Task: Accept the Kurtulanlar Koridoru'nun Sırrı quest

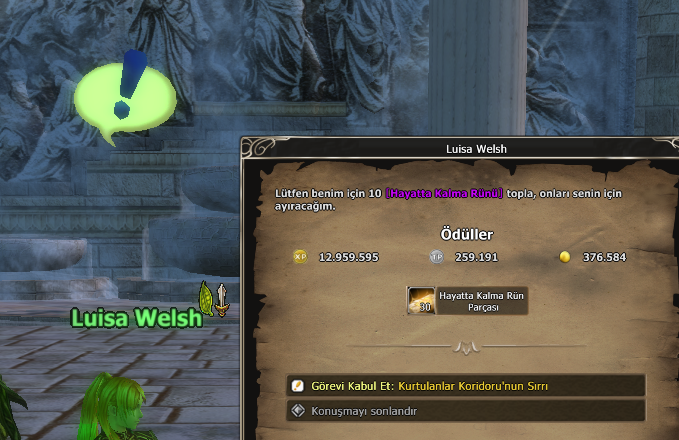Action: pyautogui.click(x=465, y=386)
